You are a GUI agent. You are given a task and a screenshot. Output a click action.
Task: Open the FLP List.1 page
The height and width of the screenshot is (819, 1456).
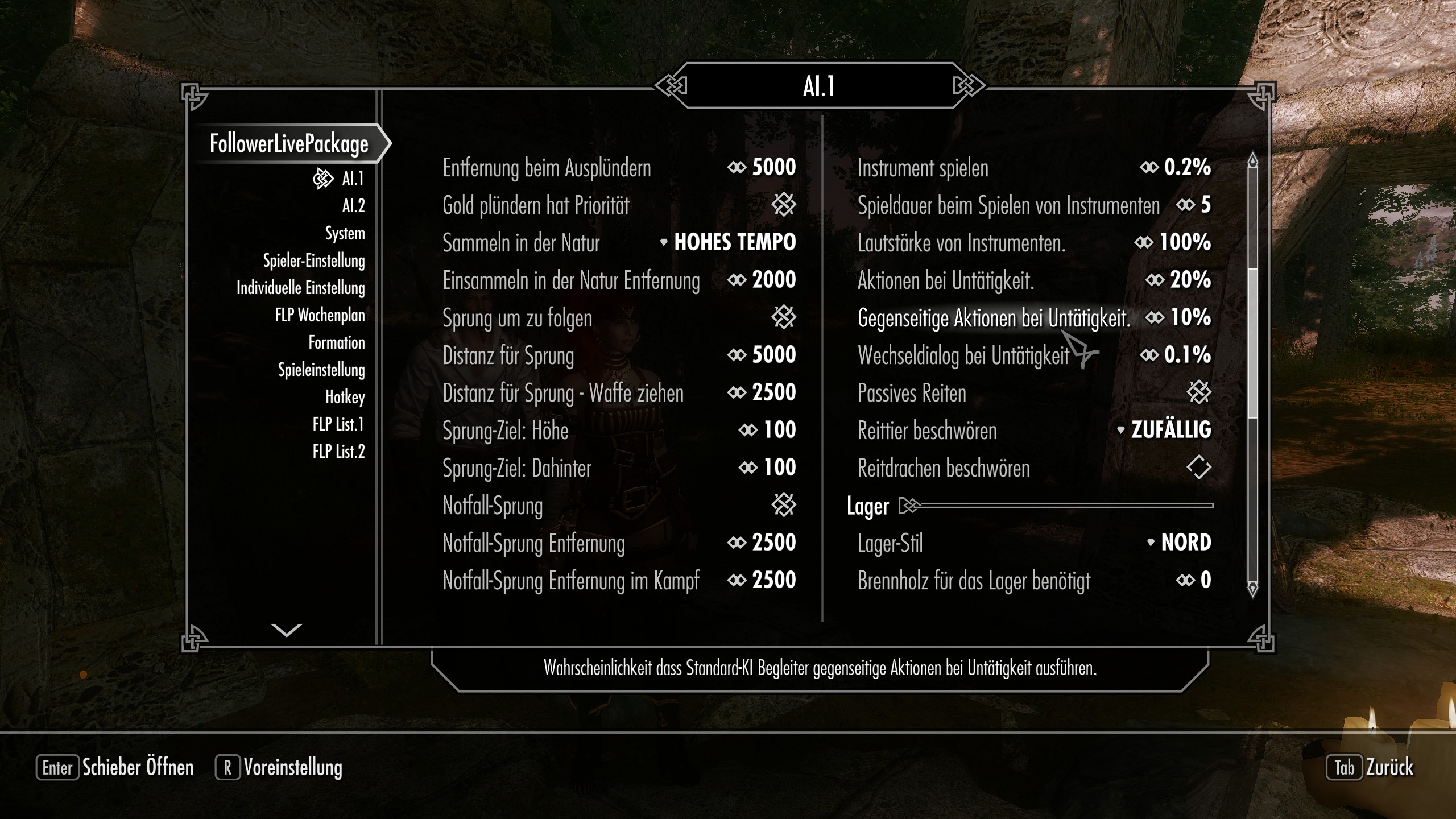(338, 424)
